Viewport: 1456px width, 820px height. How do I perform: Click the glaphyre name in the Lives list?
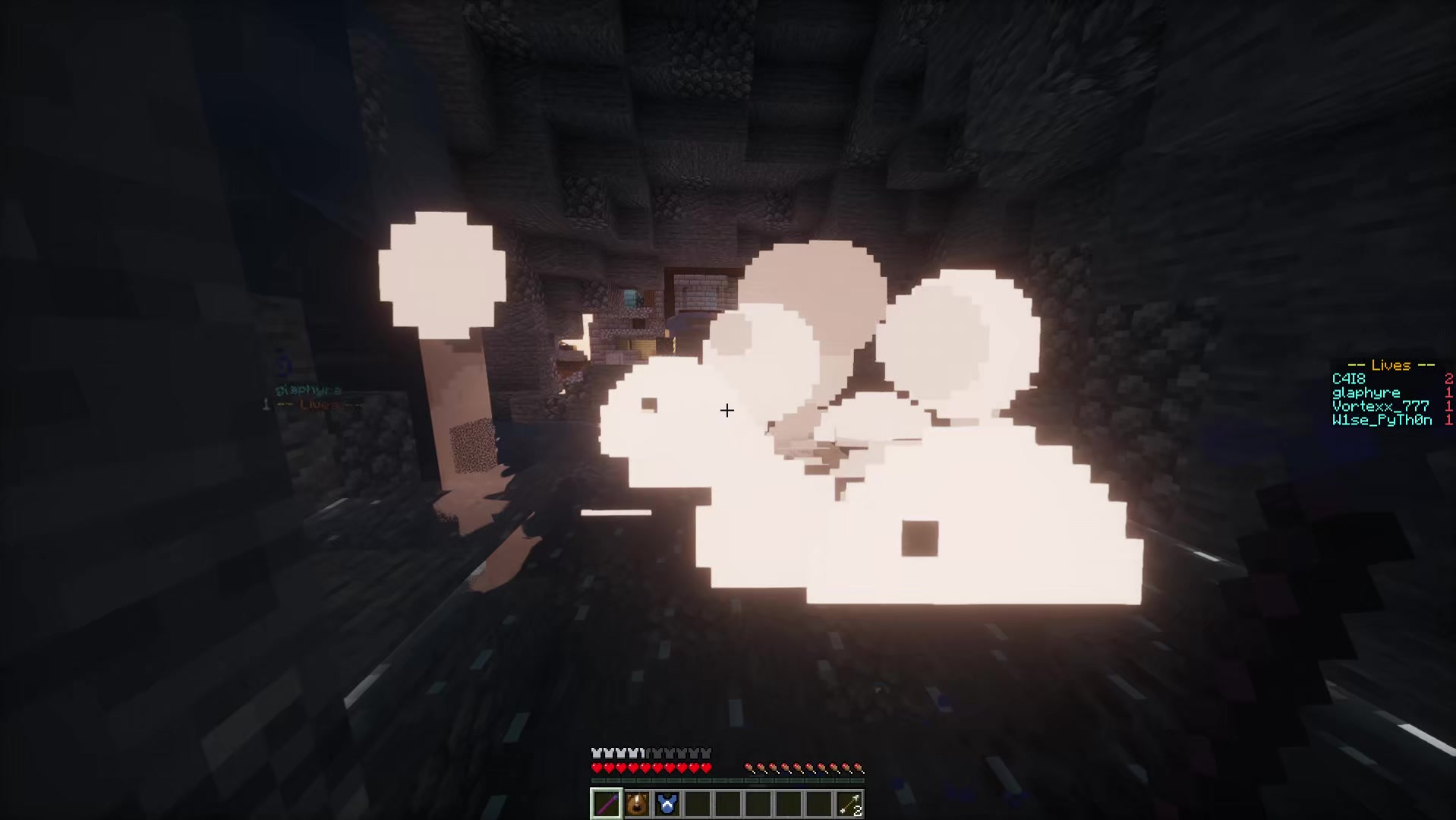[x=1366, y=393]
